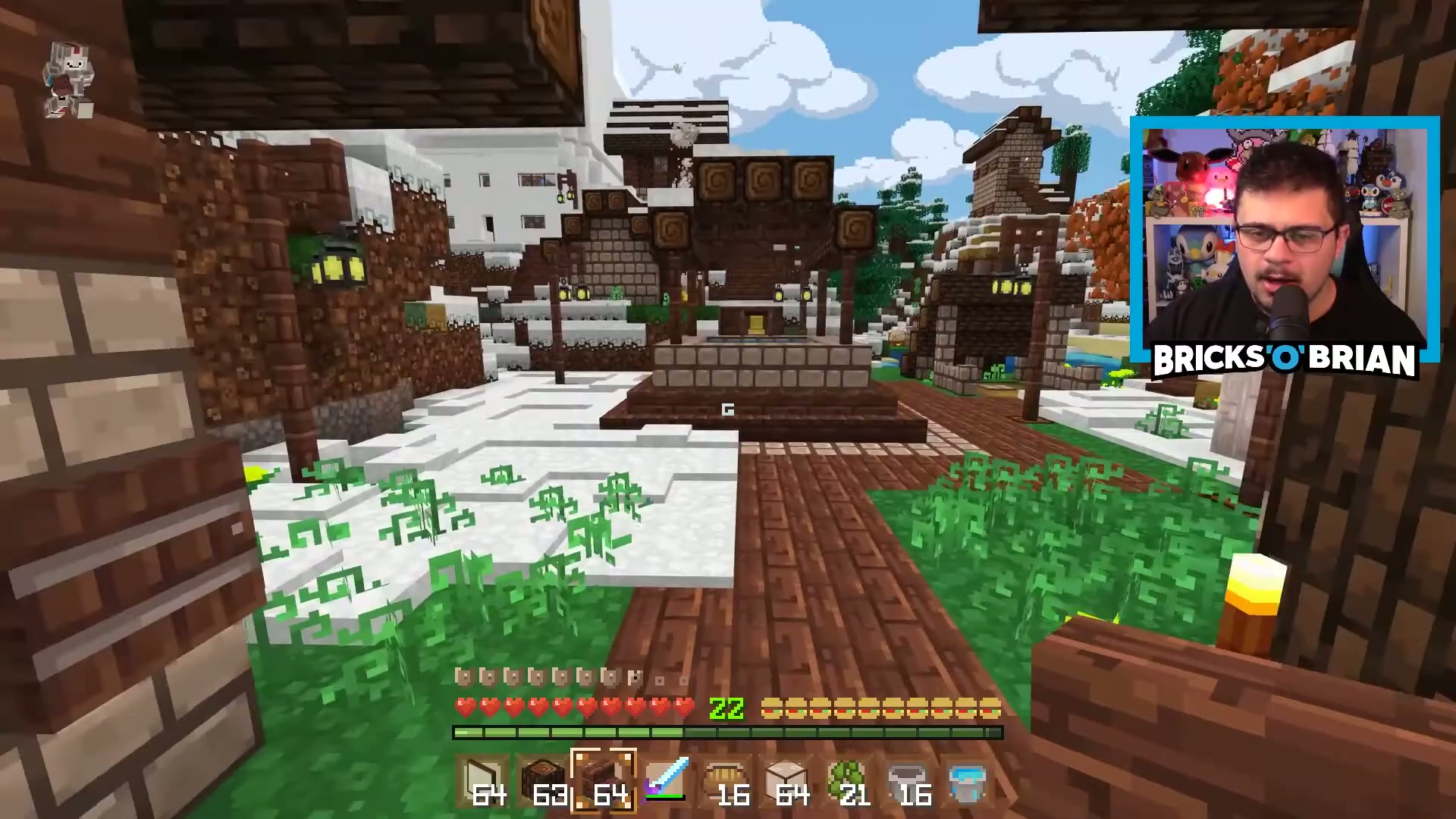Click the level 22 experience number
Viewport: 1456px width, 819px height.
click(x=726, y=707)
